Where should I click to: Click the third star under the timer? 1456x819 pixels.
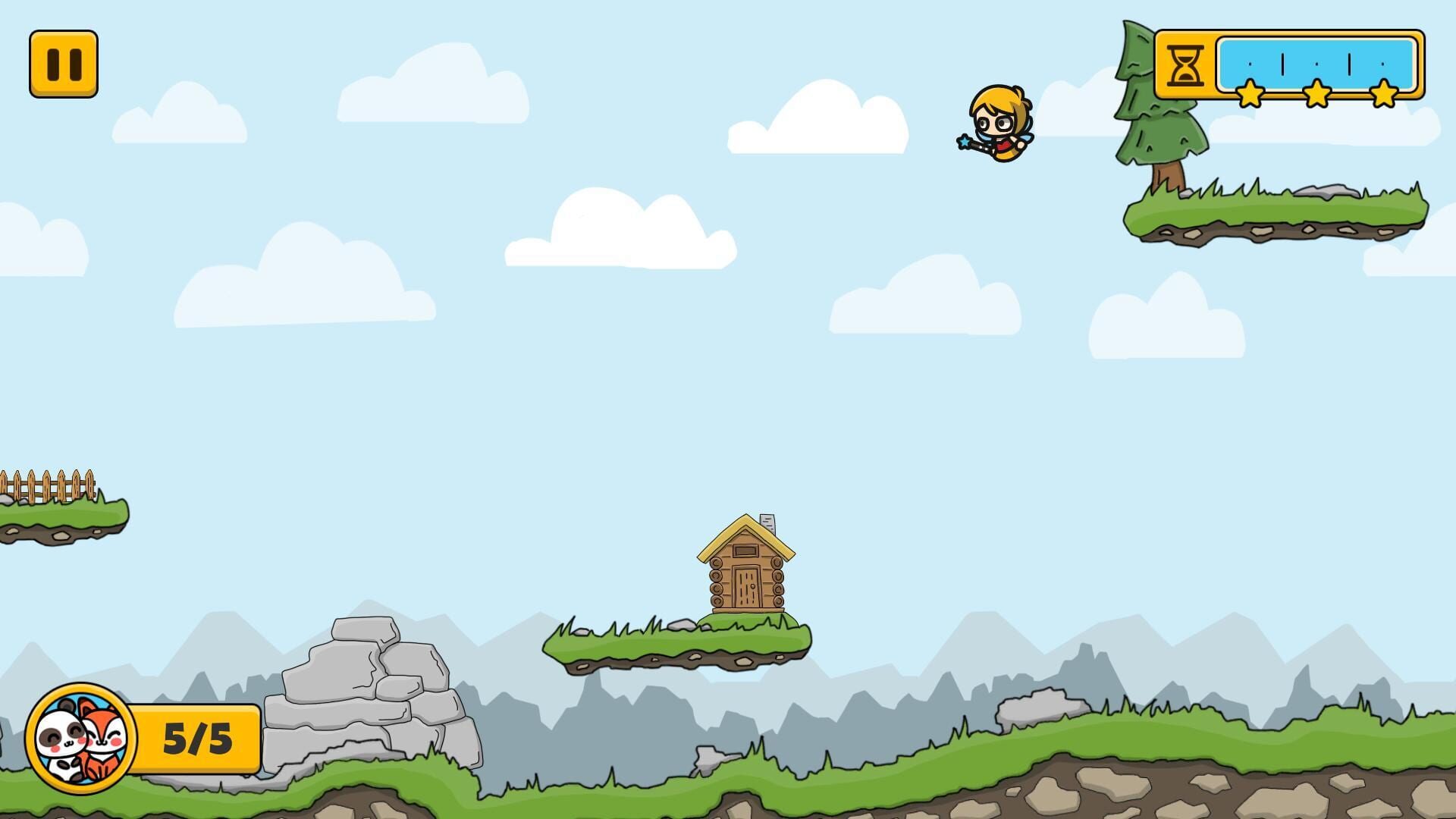click(1383, 93)
